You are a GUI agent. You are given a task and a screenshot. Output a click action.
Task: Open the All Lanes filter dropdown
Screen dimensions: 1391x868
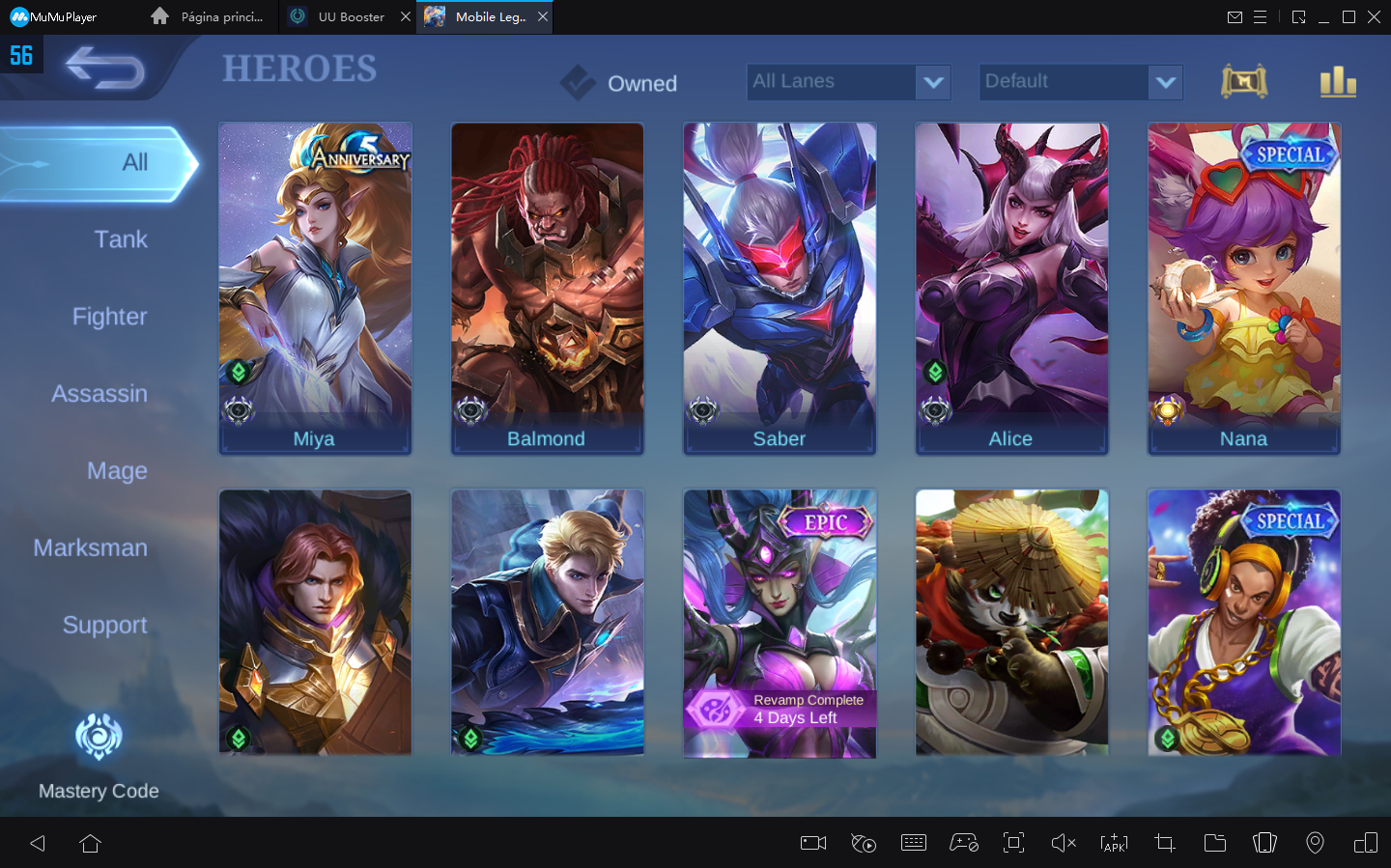click(x=848, y=82)
